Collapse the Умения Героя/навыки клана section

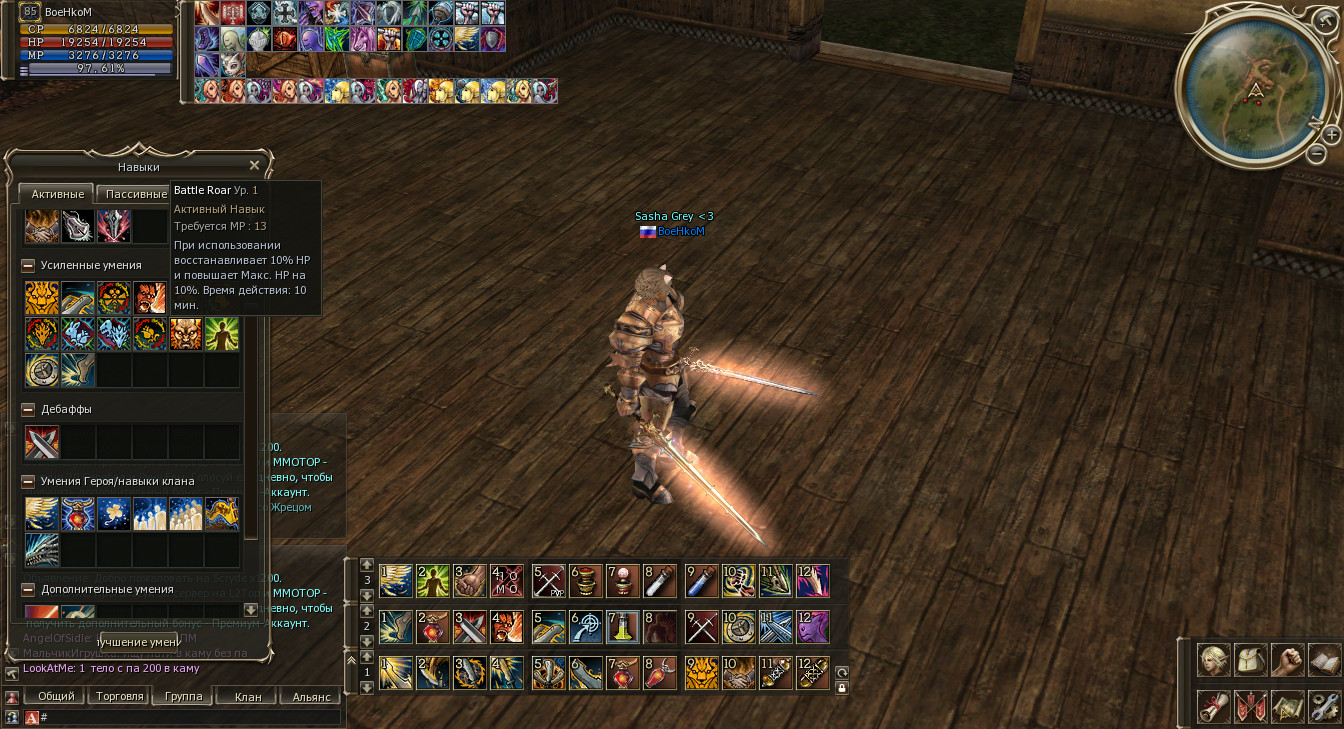pyautogui.click(x=29, y=482)
